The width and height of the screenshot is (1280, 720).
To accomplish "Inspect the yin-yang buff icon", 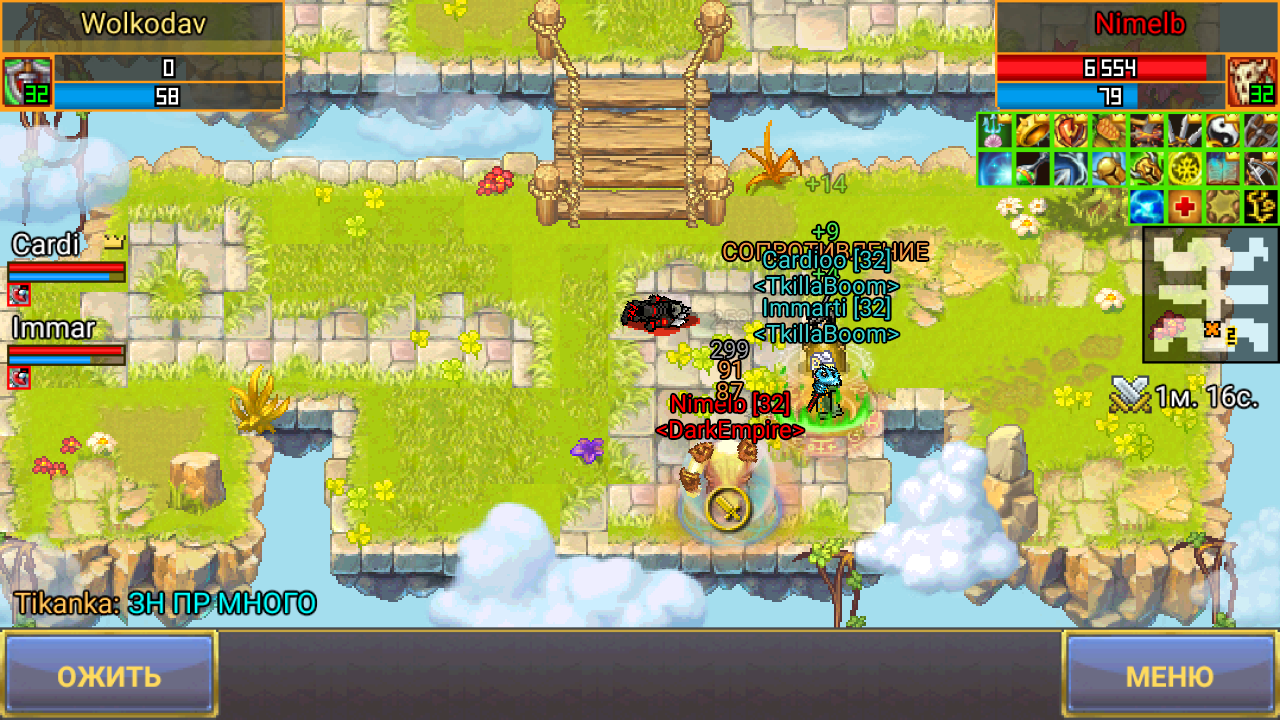I will coord(1221,131).
